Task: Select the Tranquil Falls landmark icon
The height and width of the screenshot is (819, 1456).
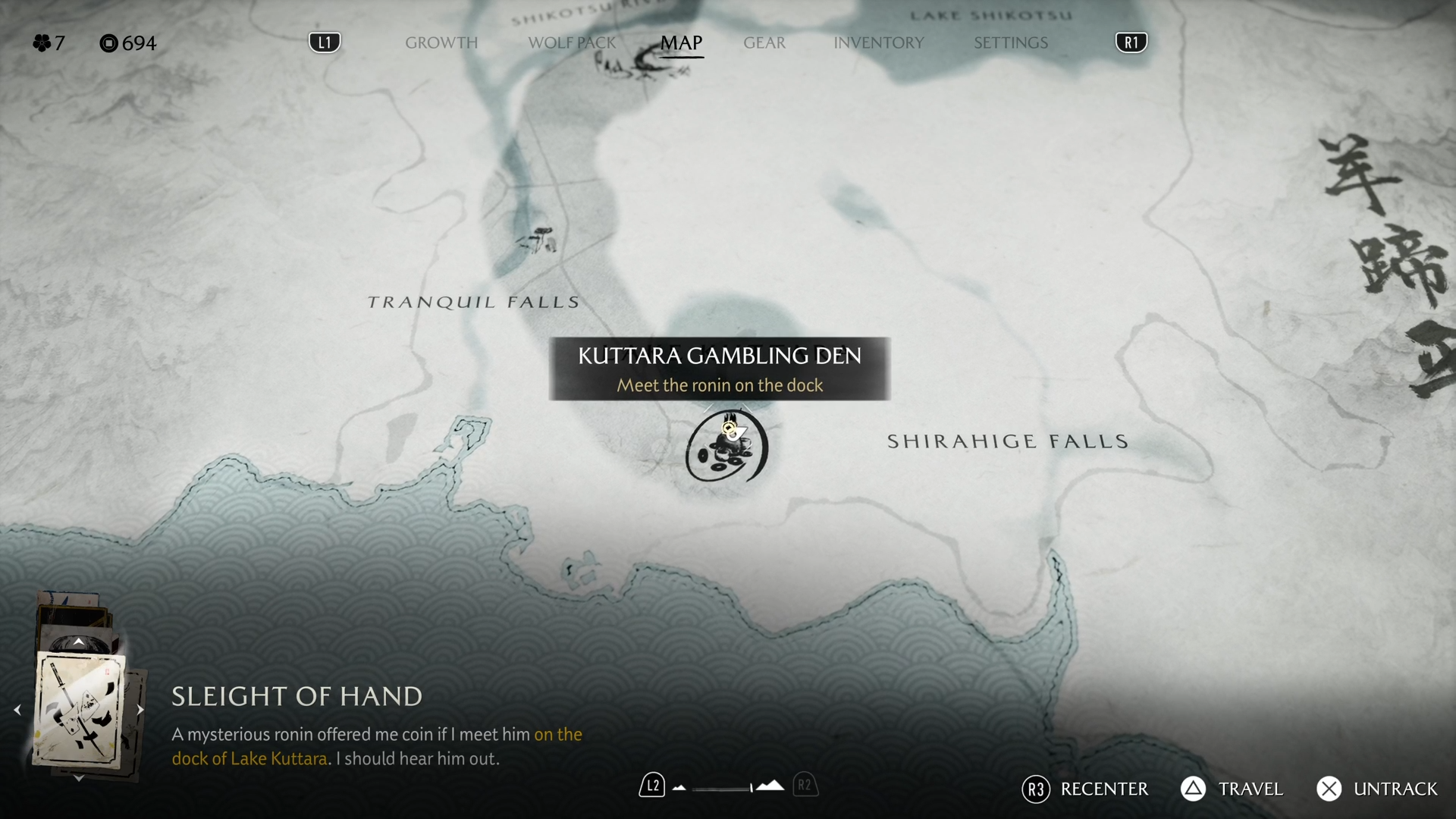Action: [x=538, y=240]
